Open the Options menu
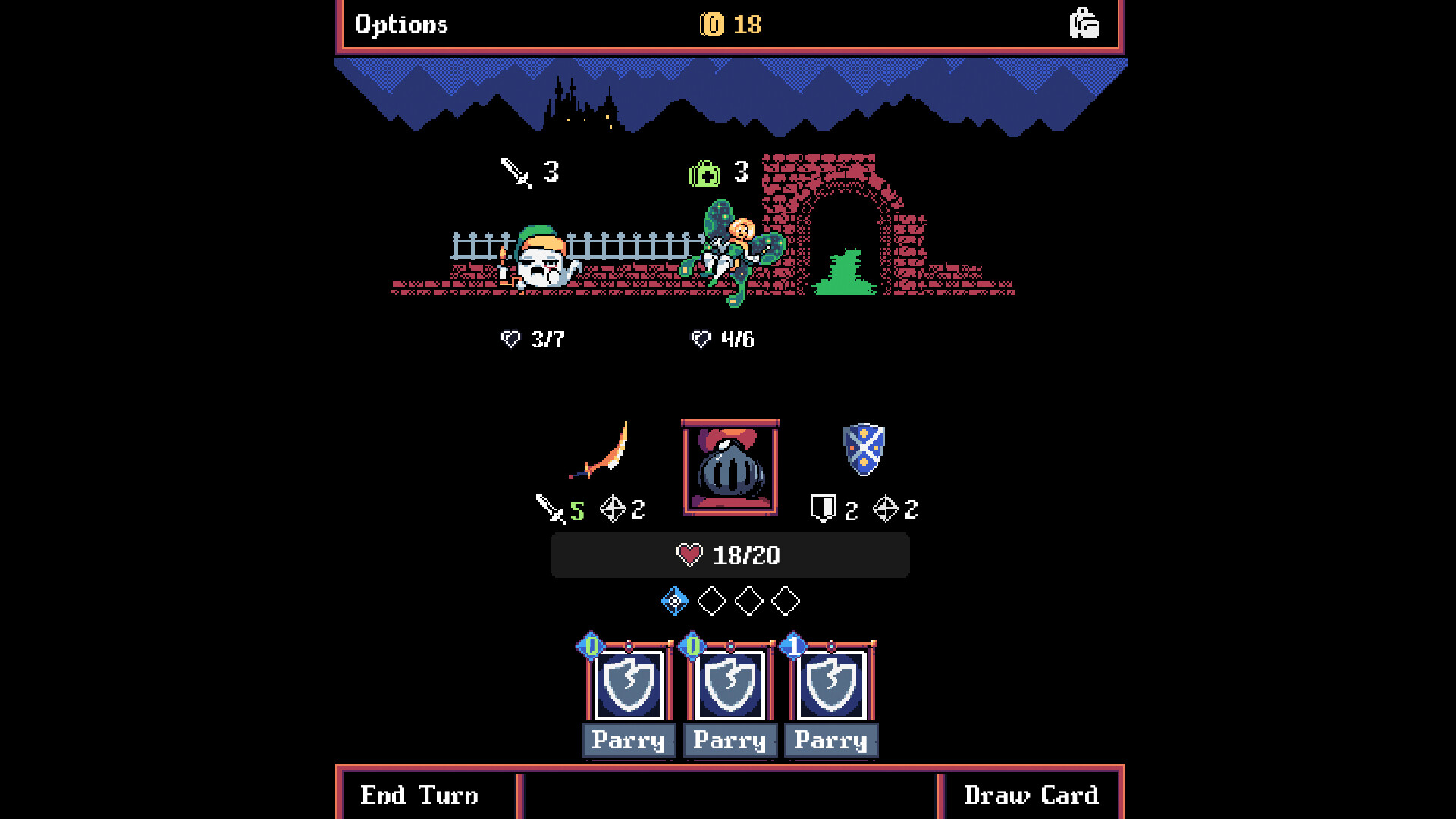The width and height of the screenshot is (1456, 819). pyautogui.click(x=400, y=24)
